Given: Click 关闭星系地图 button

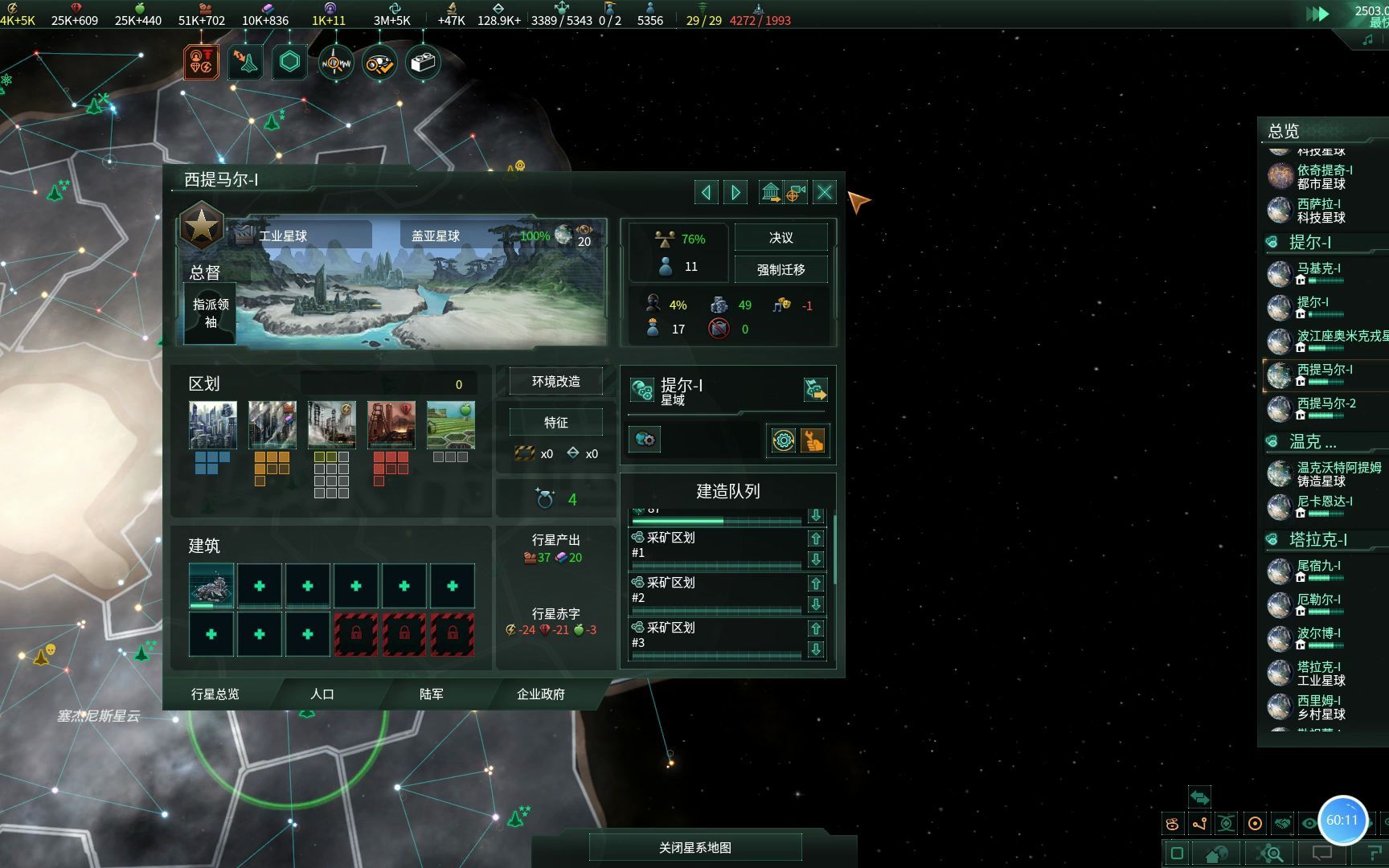Looking at the screenshot, I should pos(695,847).
